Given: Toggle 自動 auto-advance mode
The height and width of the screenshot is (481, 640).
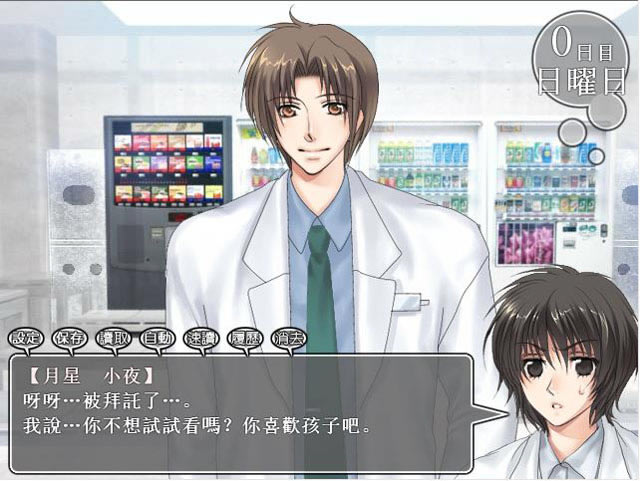Looking at the screenshot, I should coord(157,338).
